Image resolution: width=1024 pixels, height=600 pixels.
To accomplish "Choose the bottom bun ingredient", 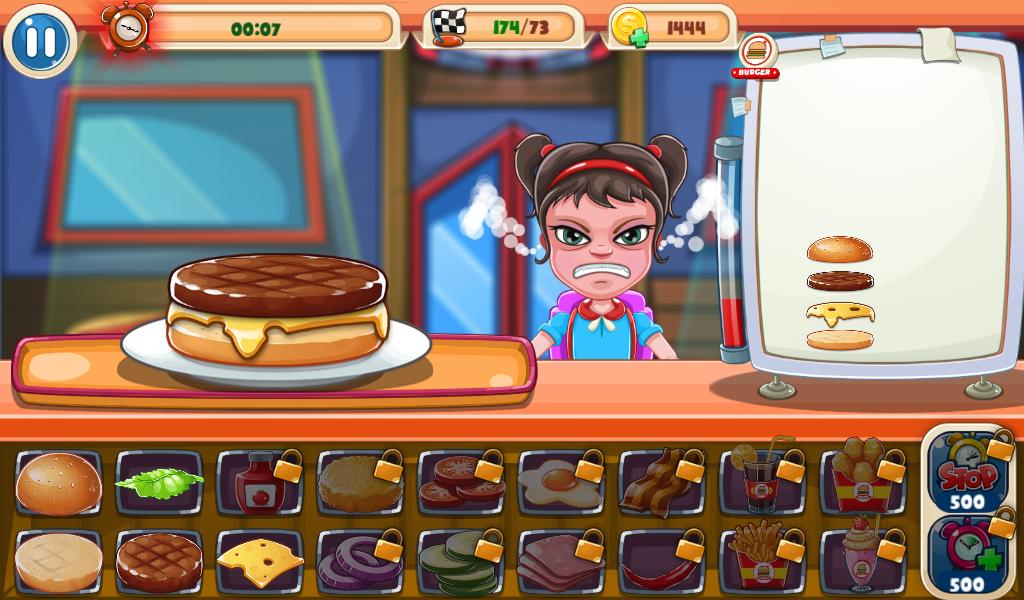I will (x=59, y=562).
